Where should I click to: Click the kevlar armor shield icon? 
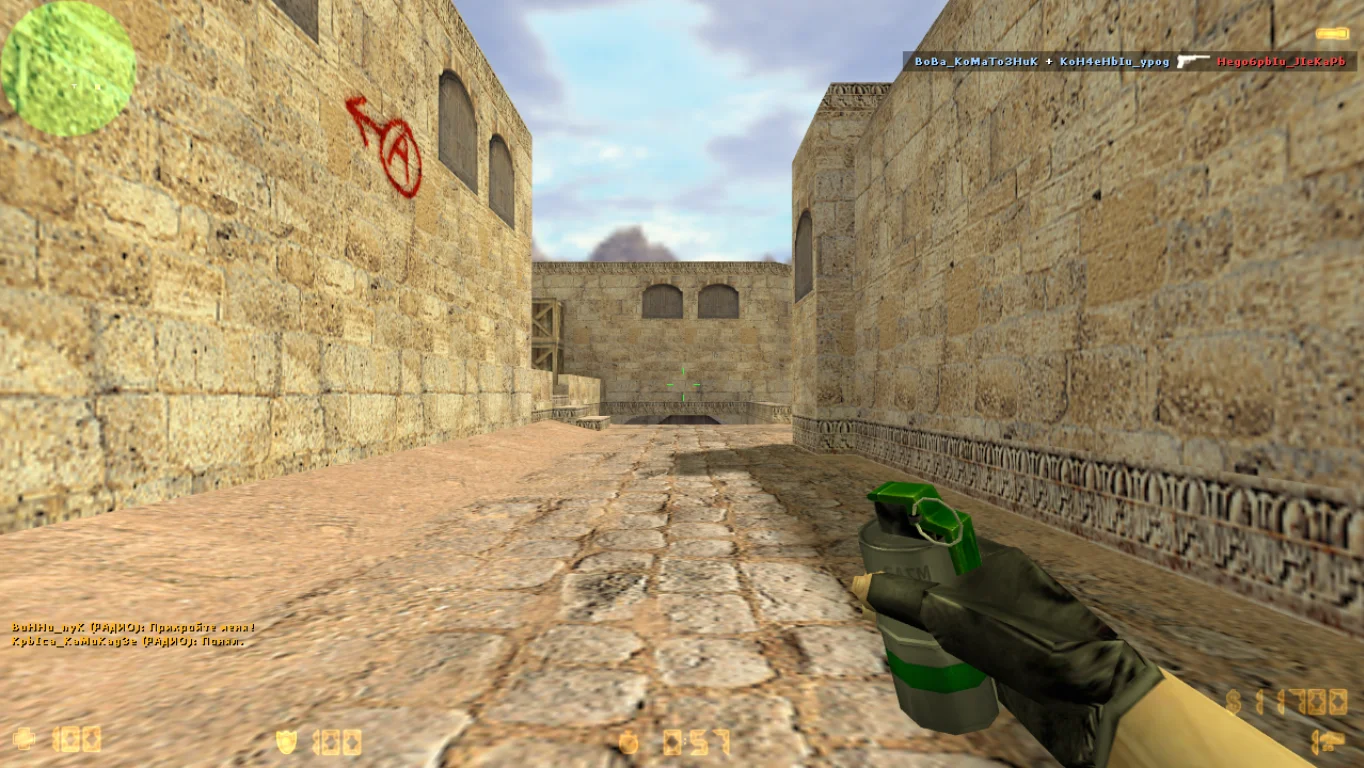pyautogui.click(x=287, y=741)
